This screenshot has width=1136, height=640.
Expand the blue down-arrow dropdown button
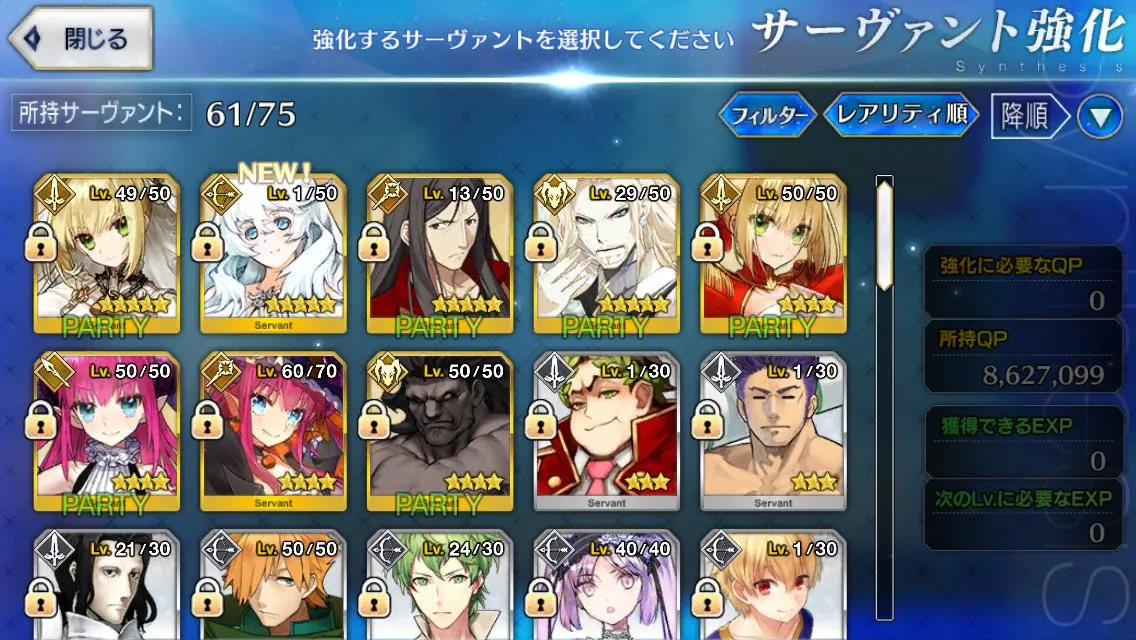[1100, 117]
